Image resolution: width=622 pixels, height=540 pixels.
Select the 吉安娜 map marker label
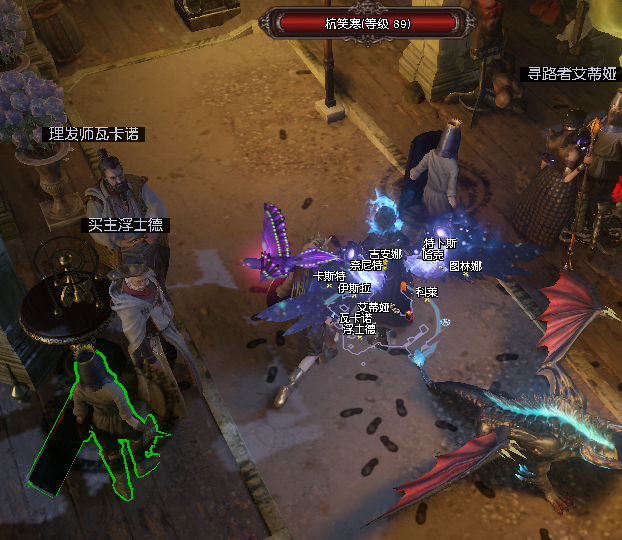[386, 254]
